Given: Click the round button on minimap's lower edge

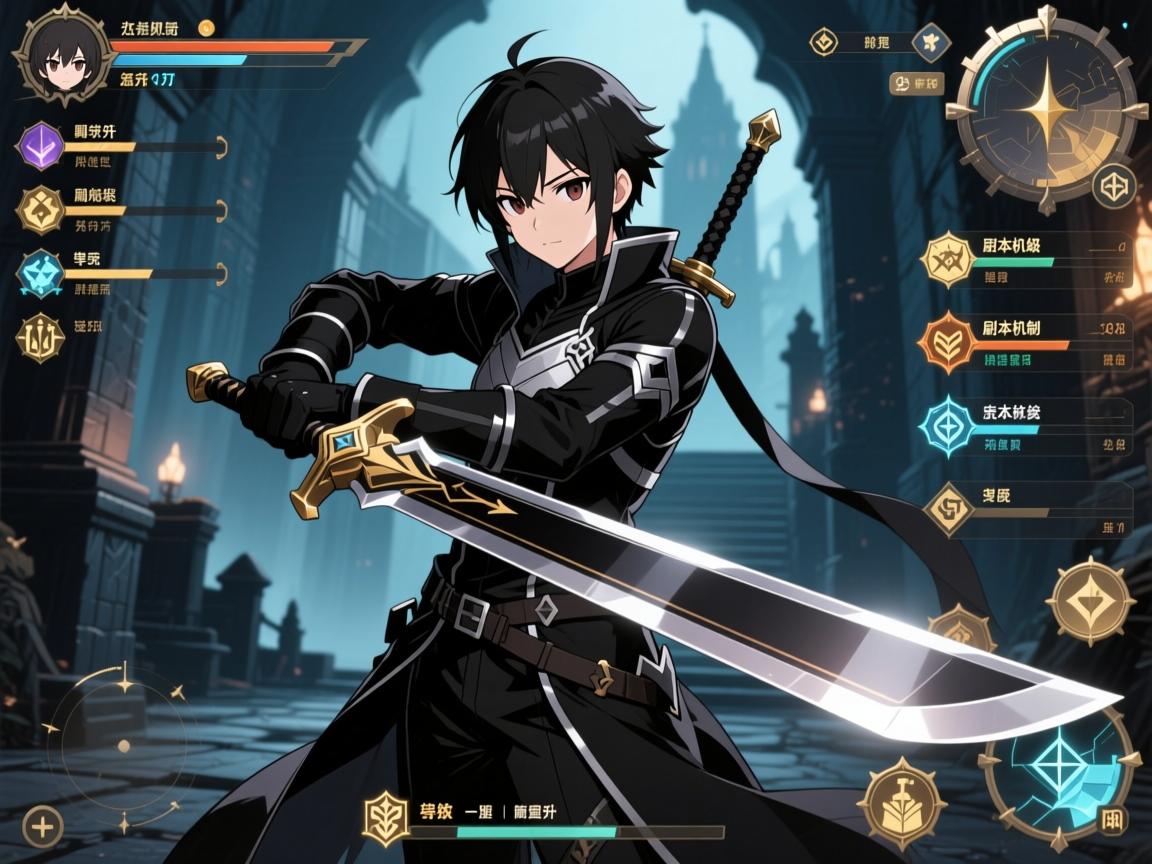Looking at the screenshot, I should coord(1113,186).
